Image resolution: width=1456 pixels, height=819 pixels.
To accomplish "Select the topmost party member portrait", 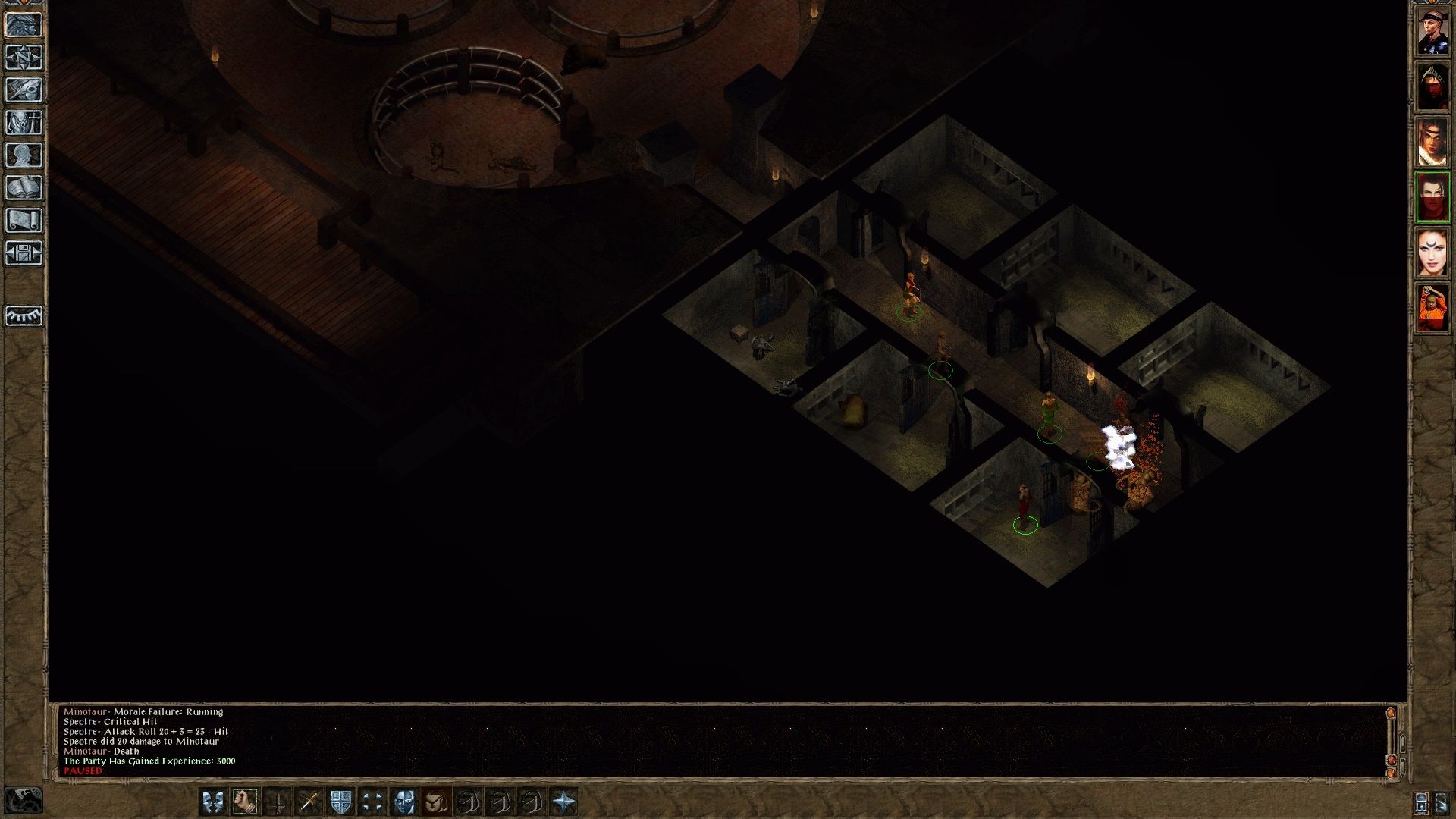I will click(1433, 30).
